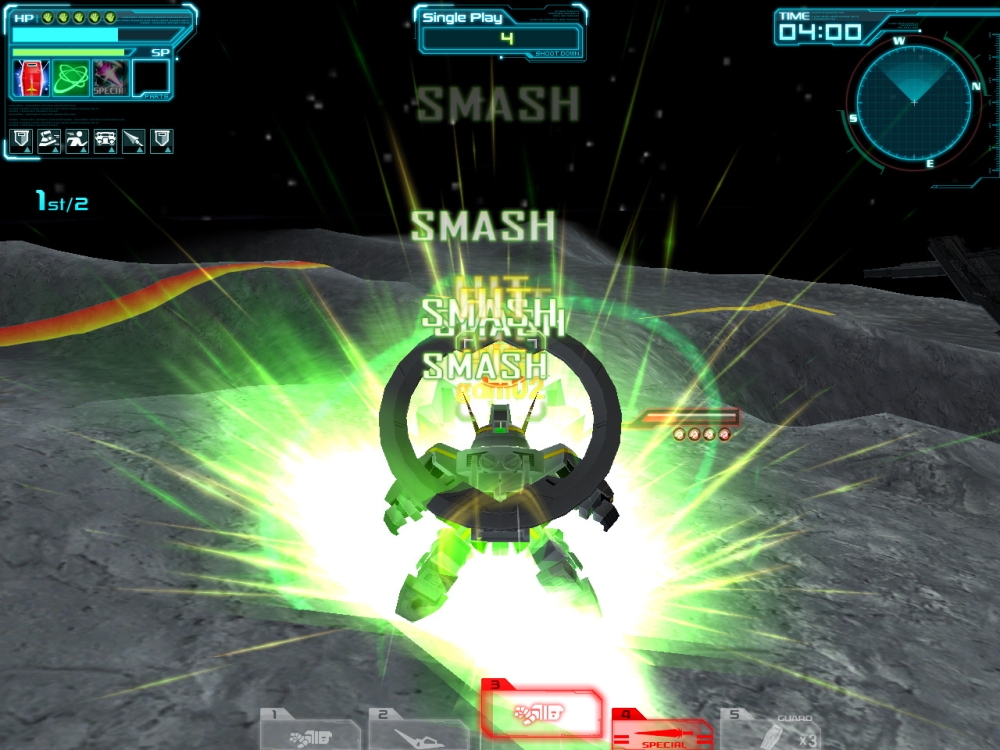Select the empty Parts slot
Viewport: 1000px width, 750px height.
151,78
